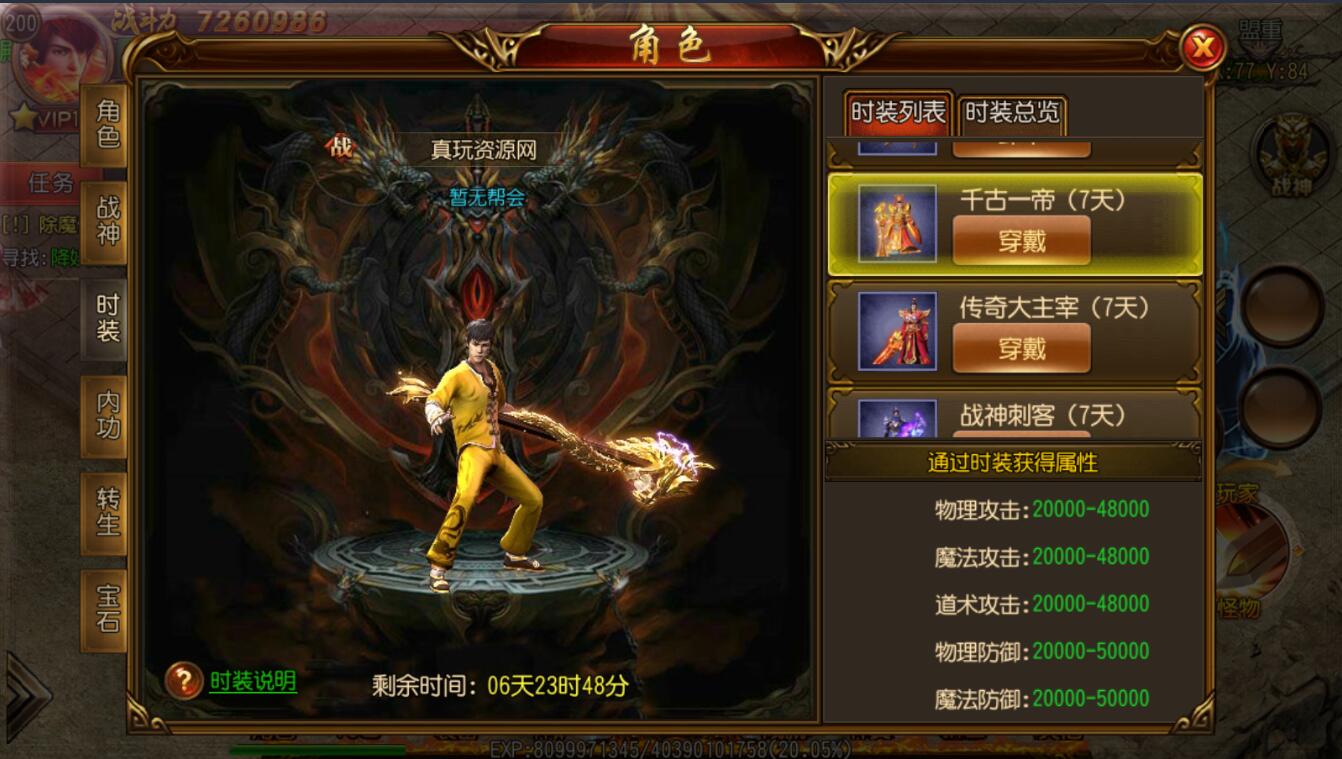1342x759 pixels.
Task: Switch to the 时装列表 tab
Action: [x=899, y=112]
